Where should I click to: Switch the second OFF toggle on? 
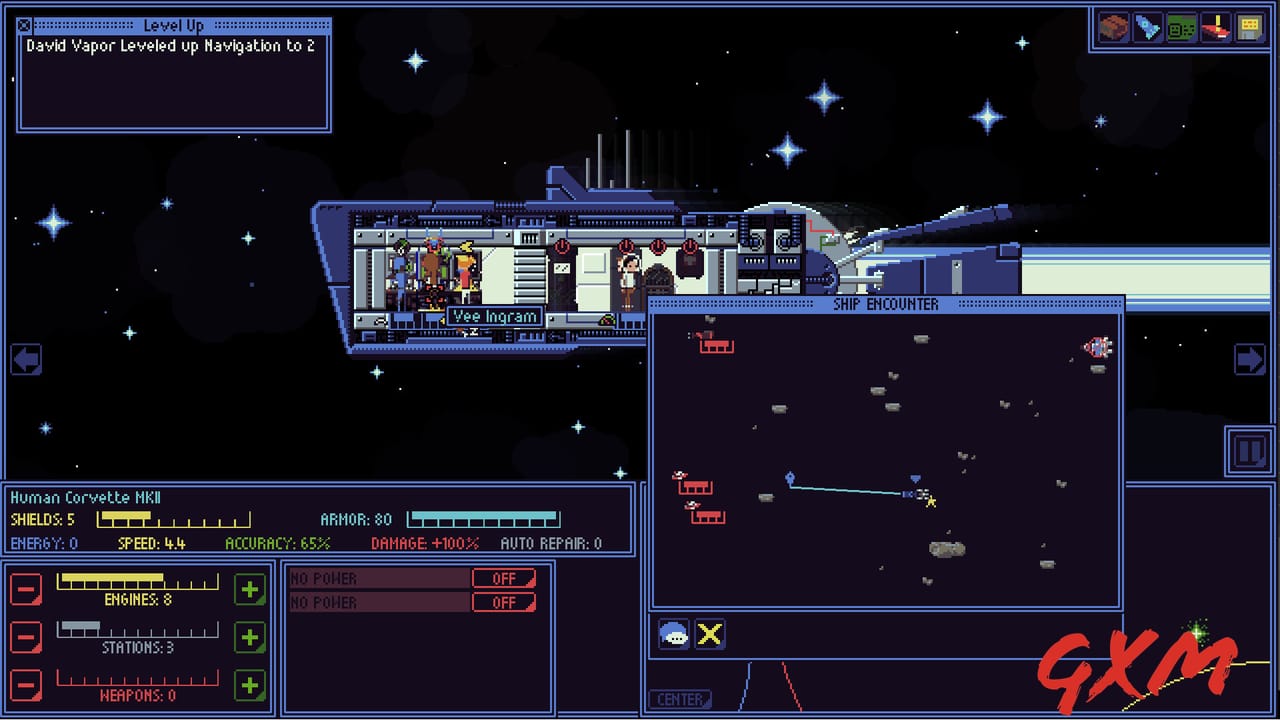coord(505,602)
